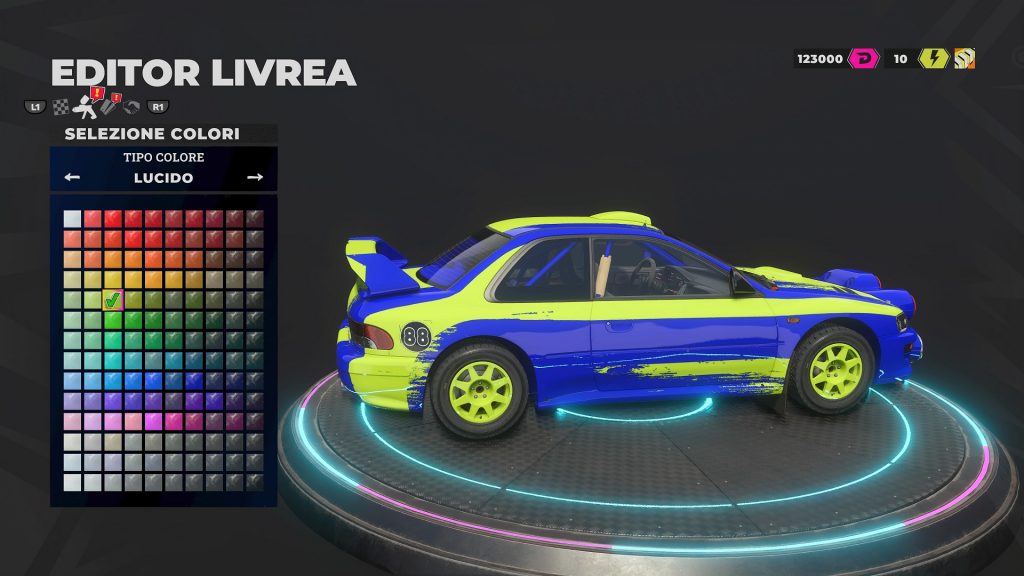Viewport: 1024px width, 576px height.
Task: Pick the swatch with the green checkmark
Action: point(113,298)
